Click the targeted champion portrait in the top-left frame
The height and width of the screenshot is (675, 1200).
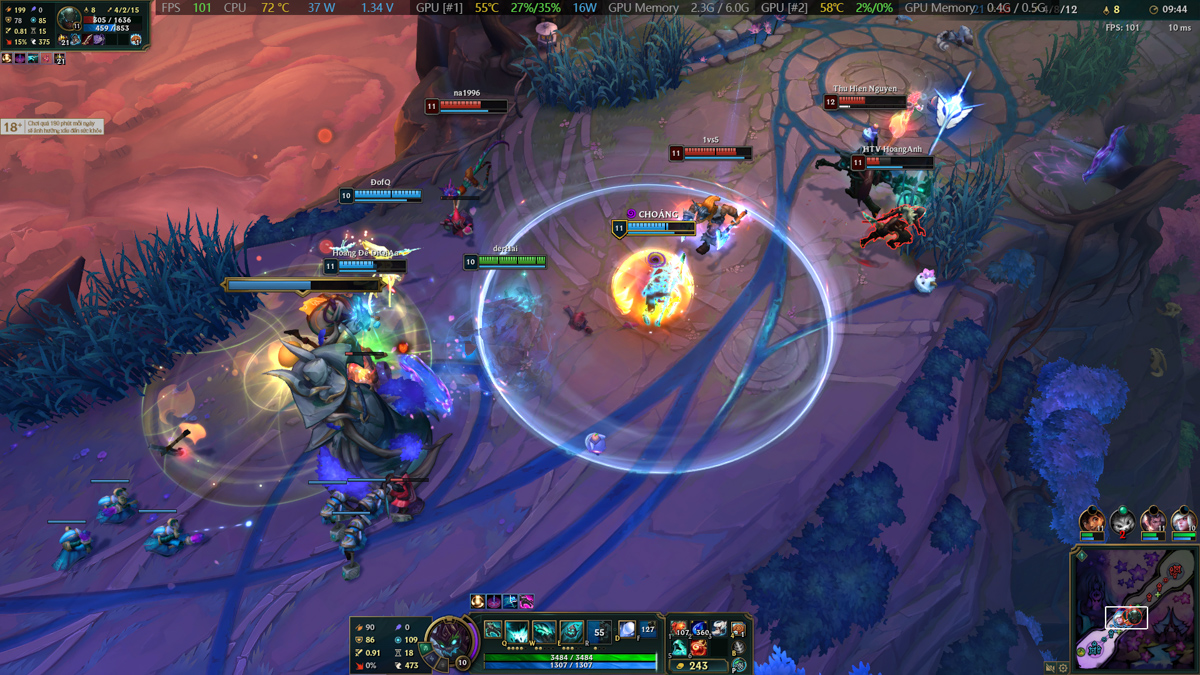coord(69,18)
